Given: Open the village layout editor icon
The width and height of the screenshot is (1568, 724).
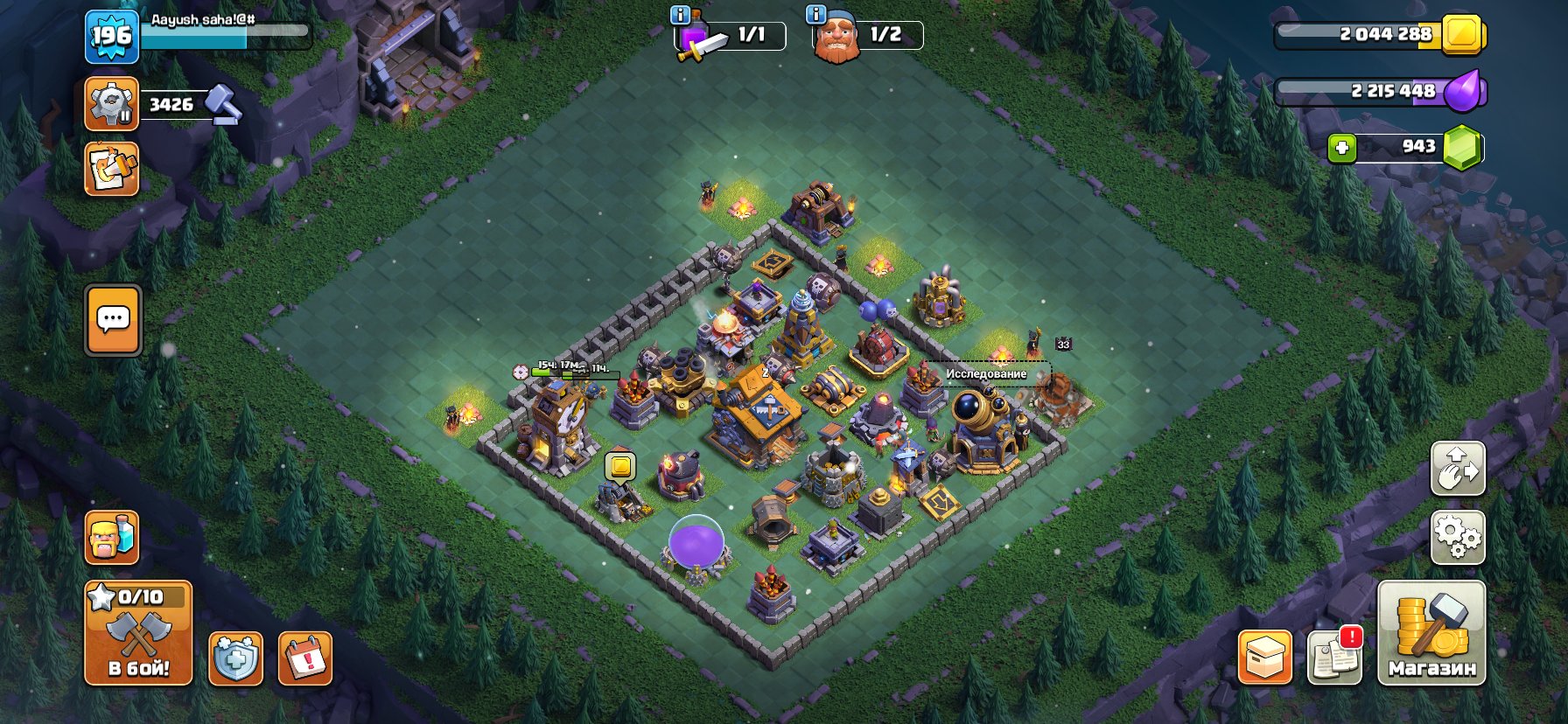Looking at the screenshot, I should 111,167.
